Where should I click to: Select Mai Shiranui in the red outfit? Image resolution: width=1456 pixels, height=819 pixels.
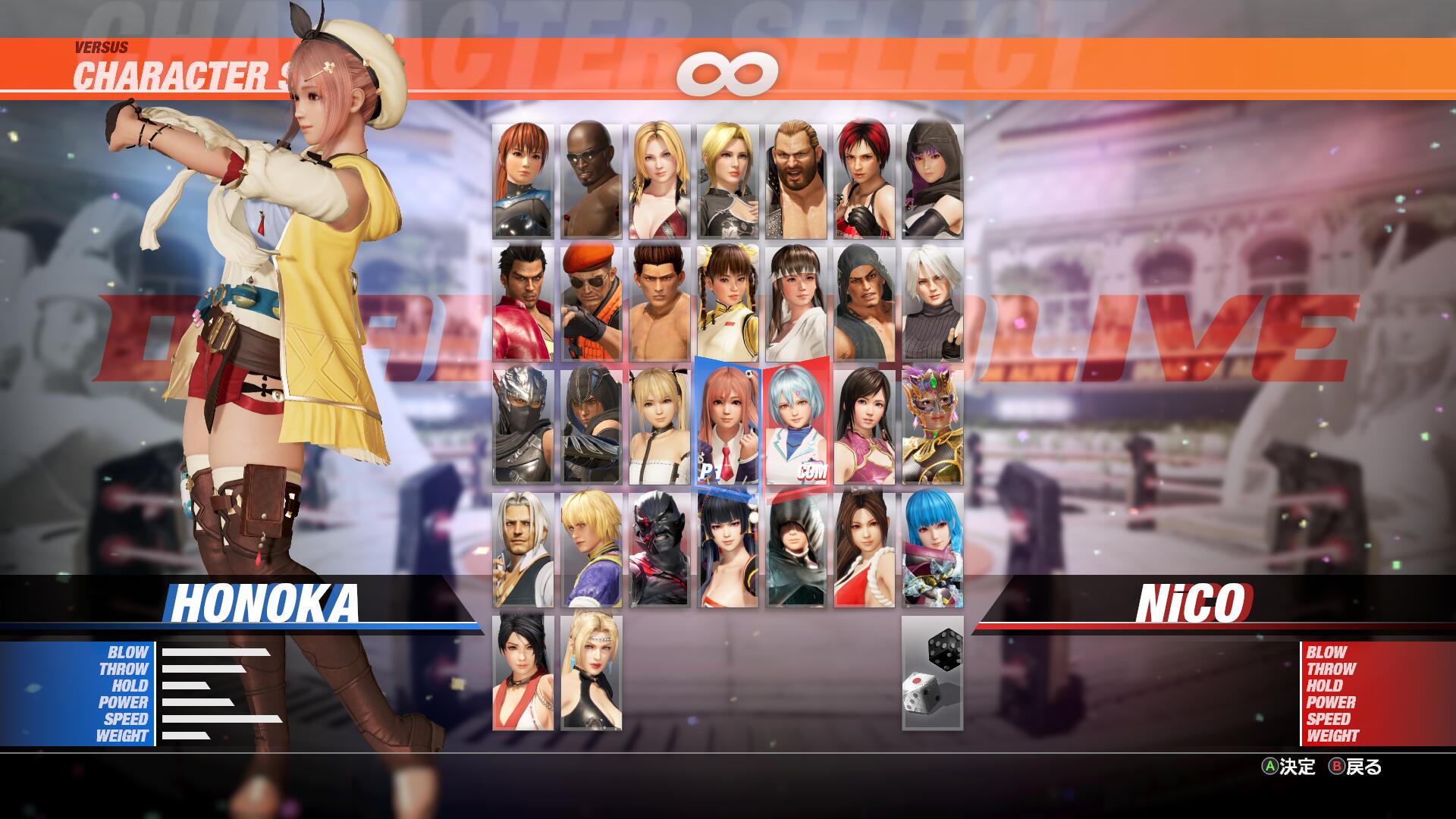pyautogui.click(x=864, y=549)
